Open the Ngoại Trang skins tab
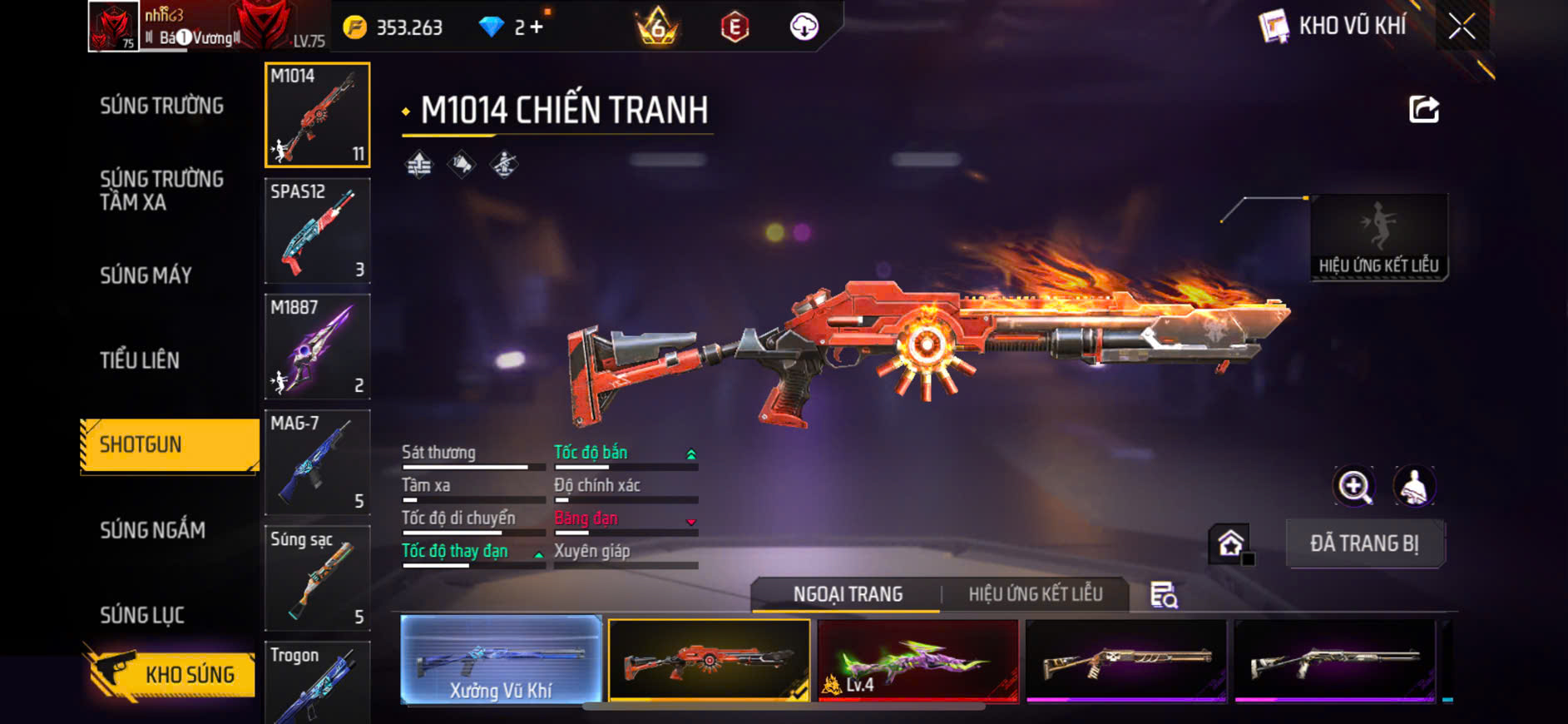Viewport: 1568px width, 724px height. [x=847, y=594]
